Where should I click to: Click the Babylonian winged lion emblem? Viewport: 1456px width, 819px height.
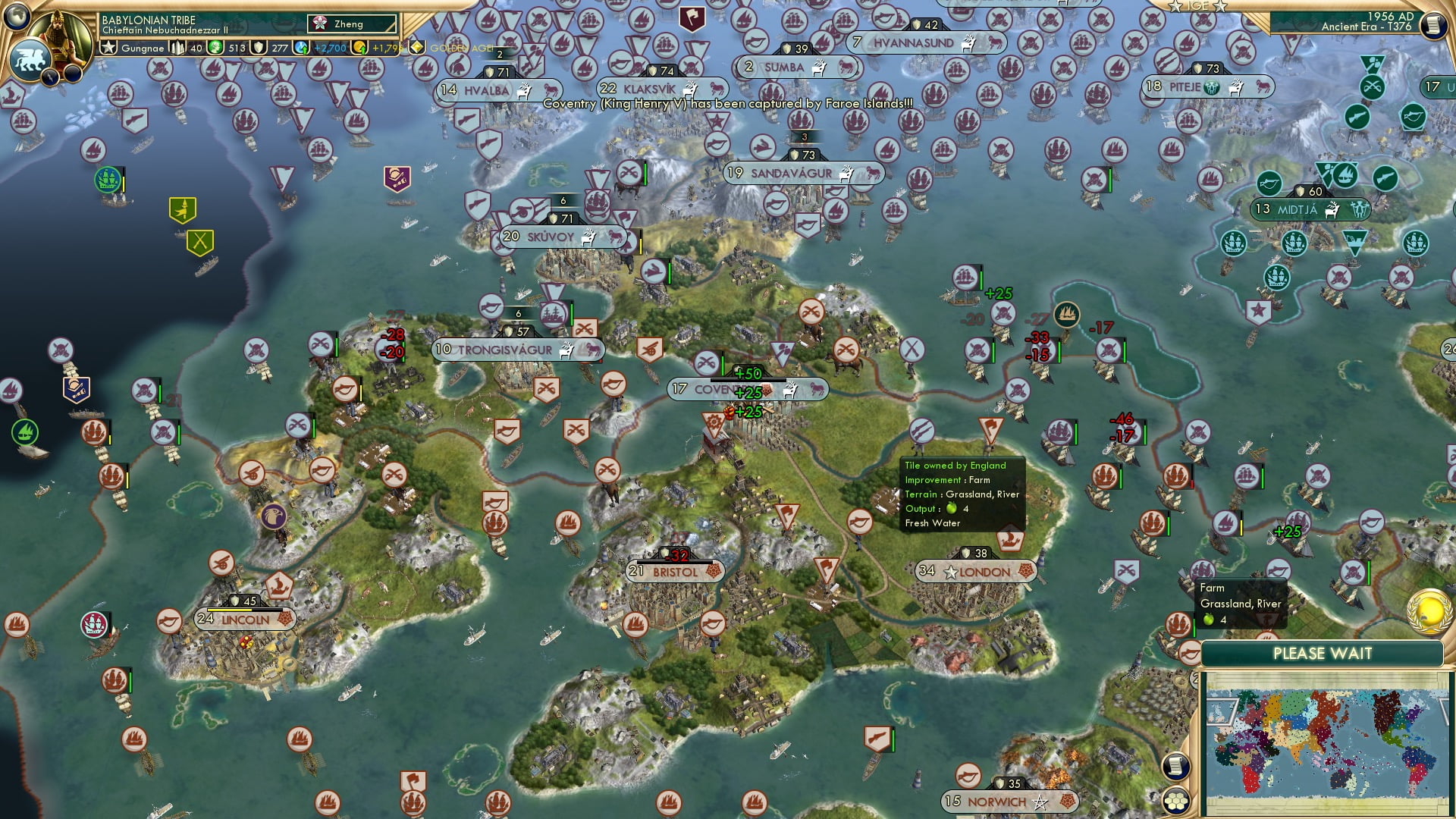tap(30, 58)
